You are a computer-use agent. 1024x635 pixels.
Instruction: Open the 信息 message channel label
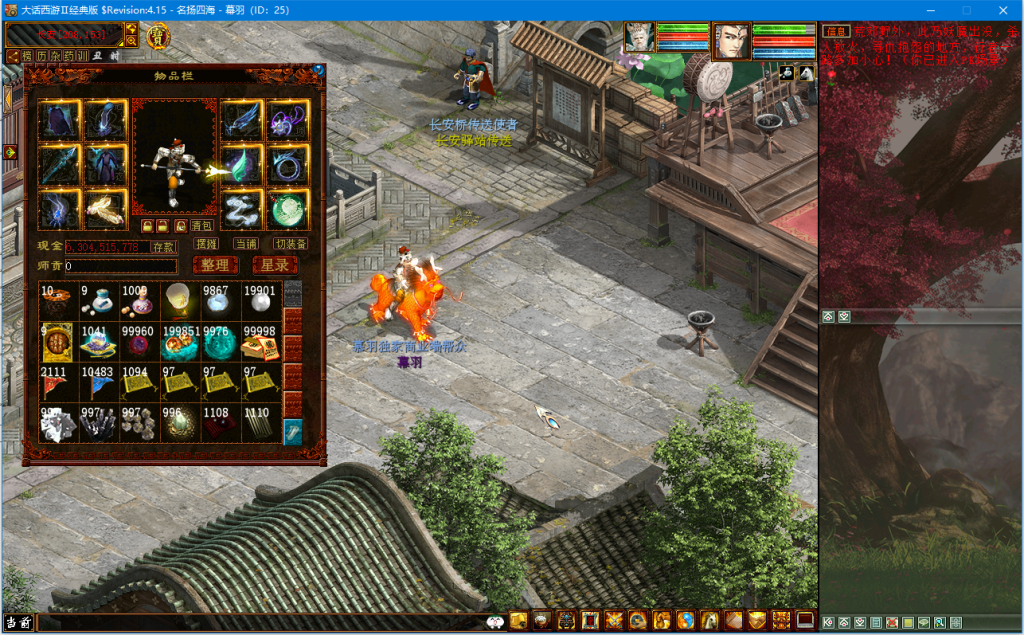(835, 32)
